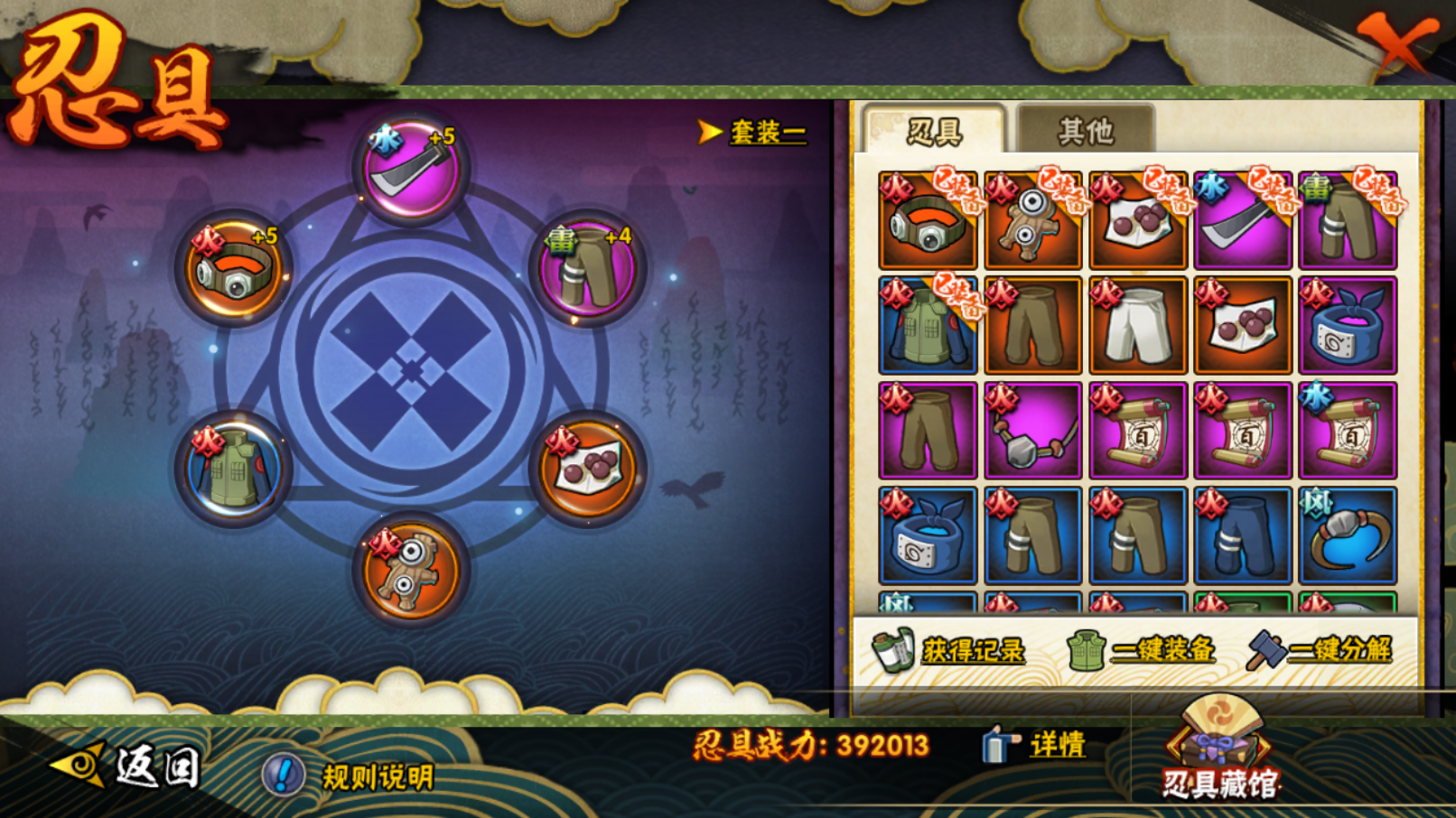The image size is (1456, 818).
Task: Tap 一键分解 to dismantle gear
Action: (1321, 650)
